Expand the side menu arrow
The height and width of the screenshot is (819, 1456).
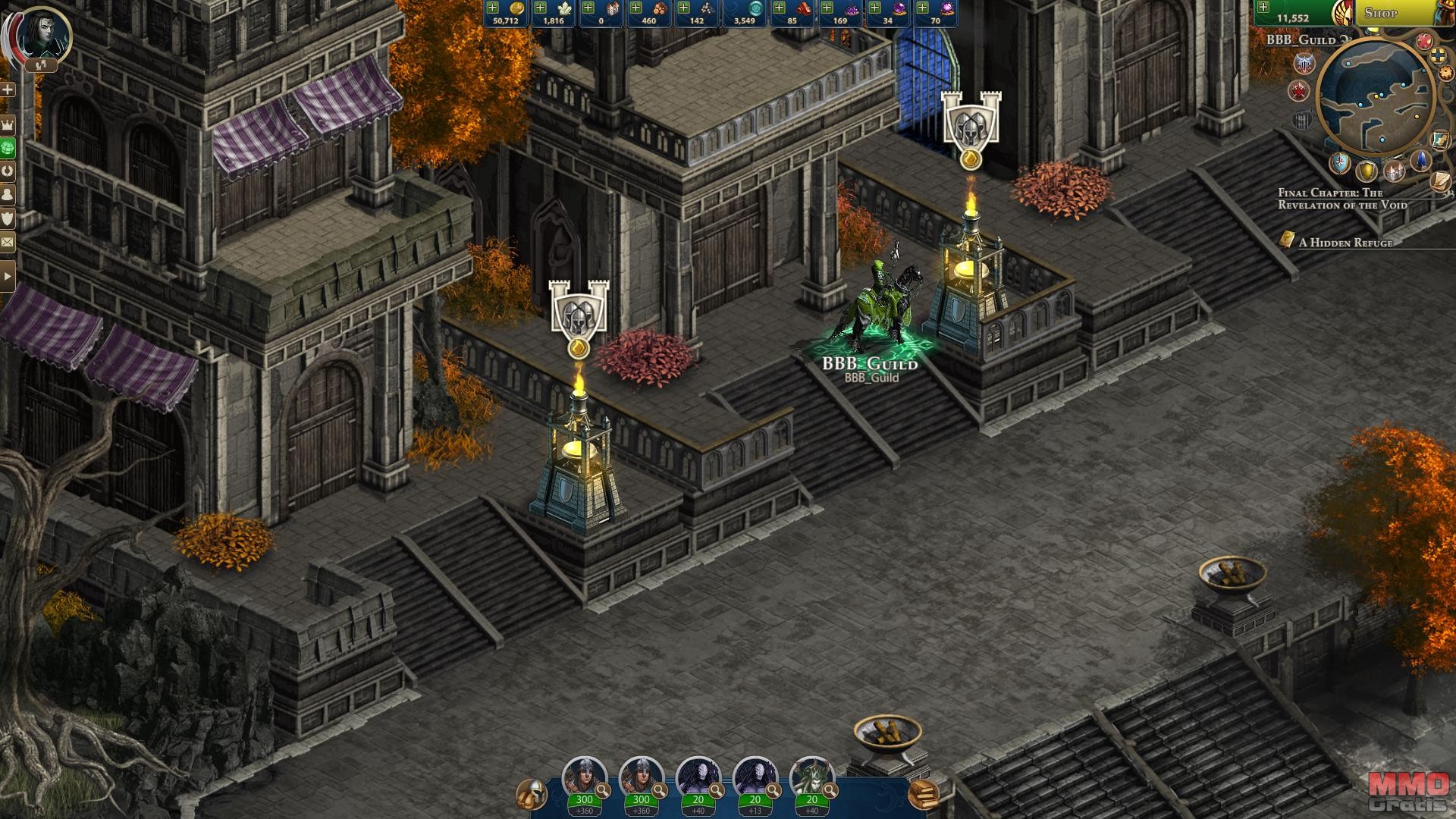click(8, 276)
